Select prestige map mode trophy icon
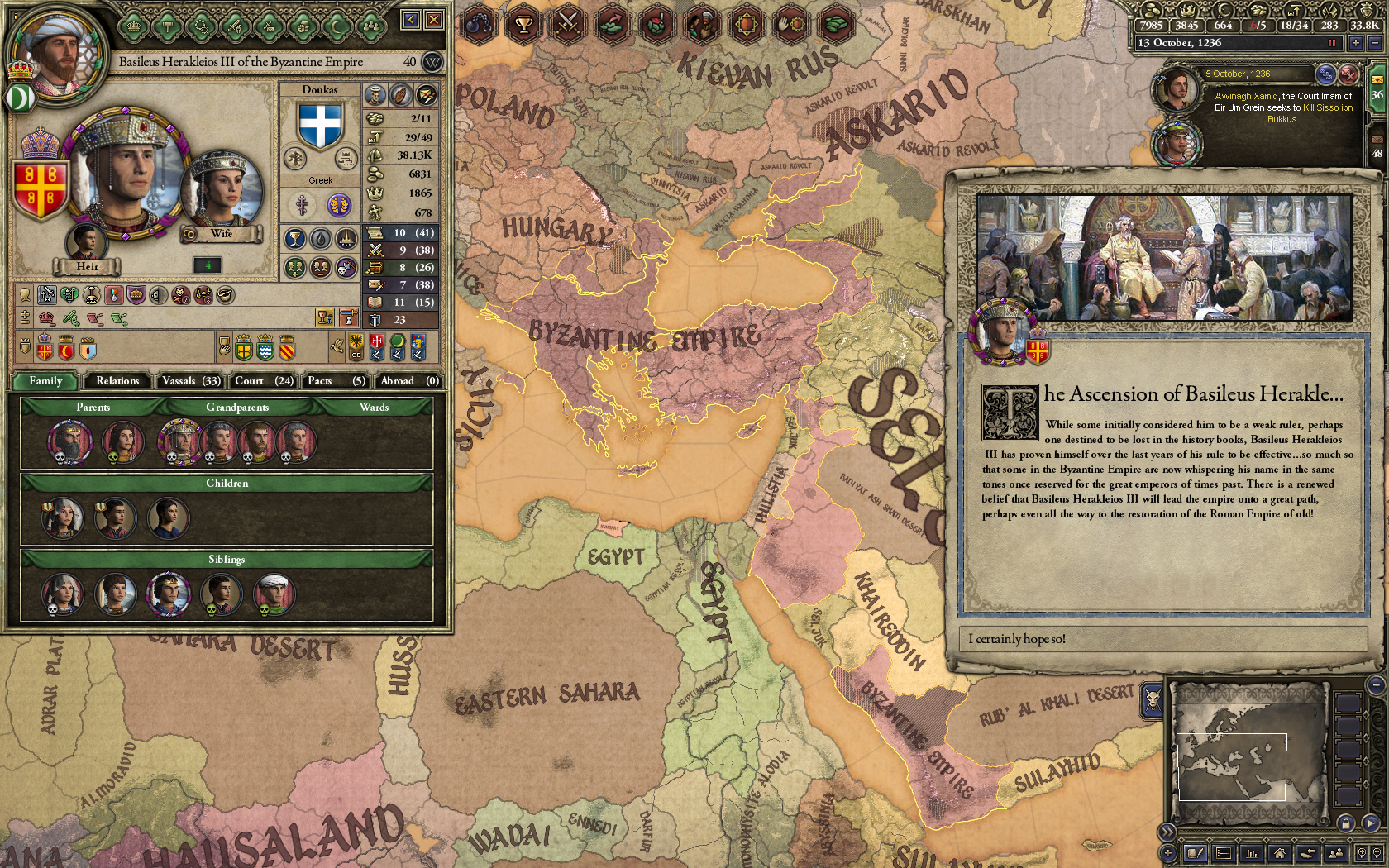This screenshot has width=1389, height=868. (525, 25)
